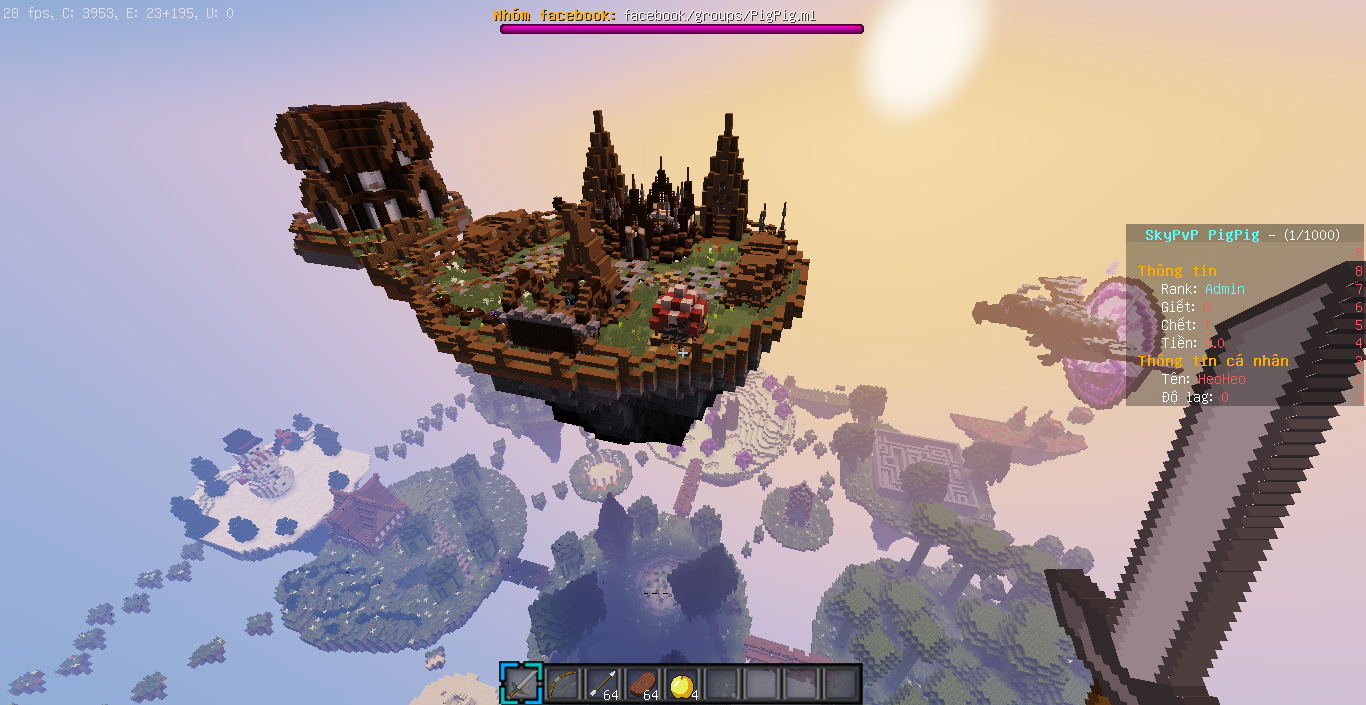Choose the arrow stack slot
This screenshot has width=1366, height=705.
(601, 684)
